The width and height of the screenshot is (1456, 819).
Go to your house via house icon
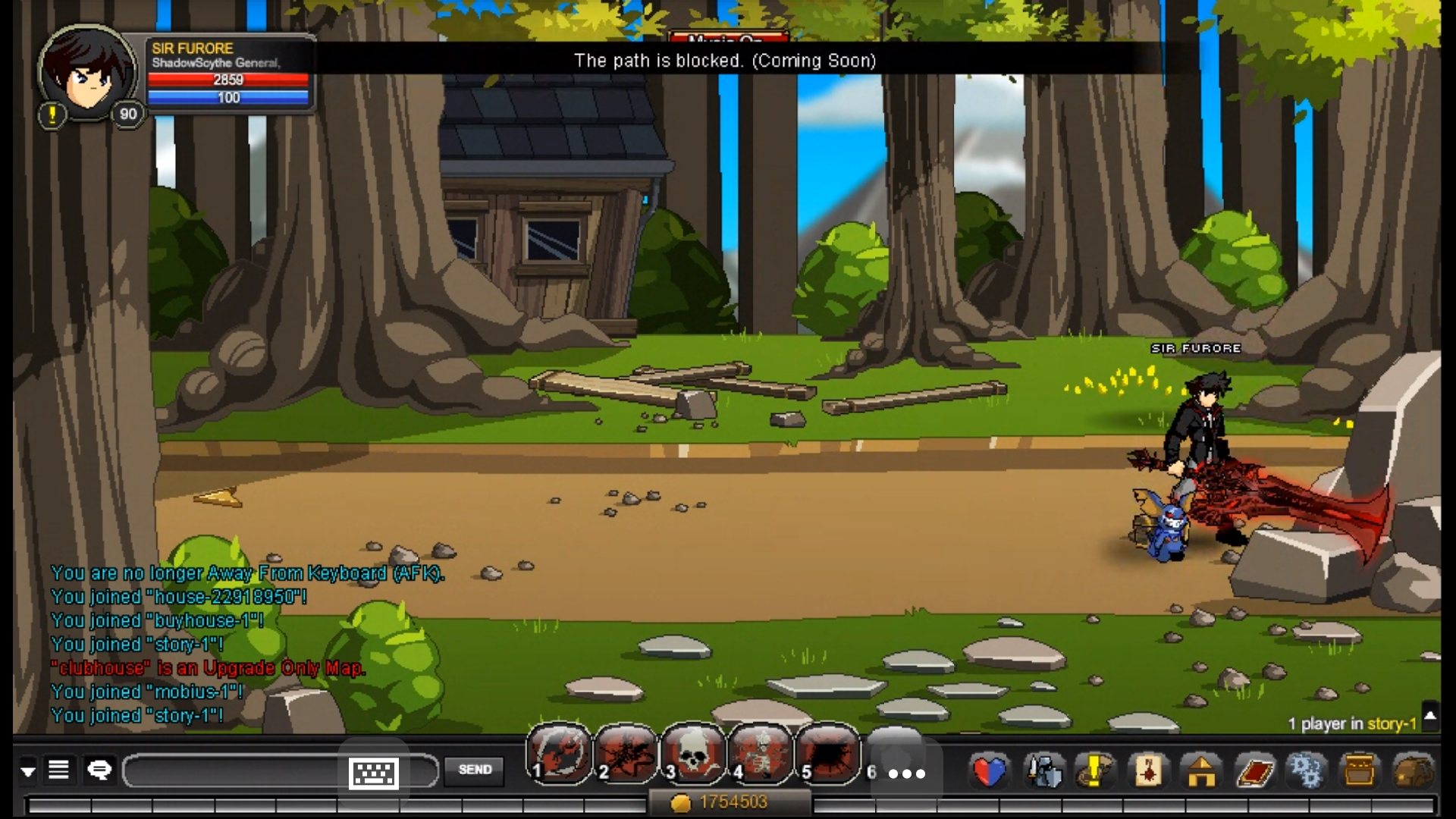[x=1201, y=772]
